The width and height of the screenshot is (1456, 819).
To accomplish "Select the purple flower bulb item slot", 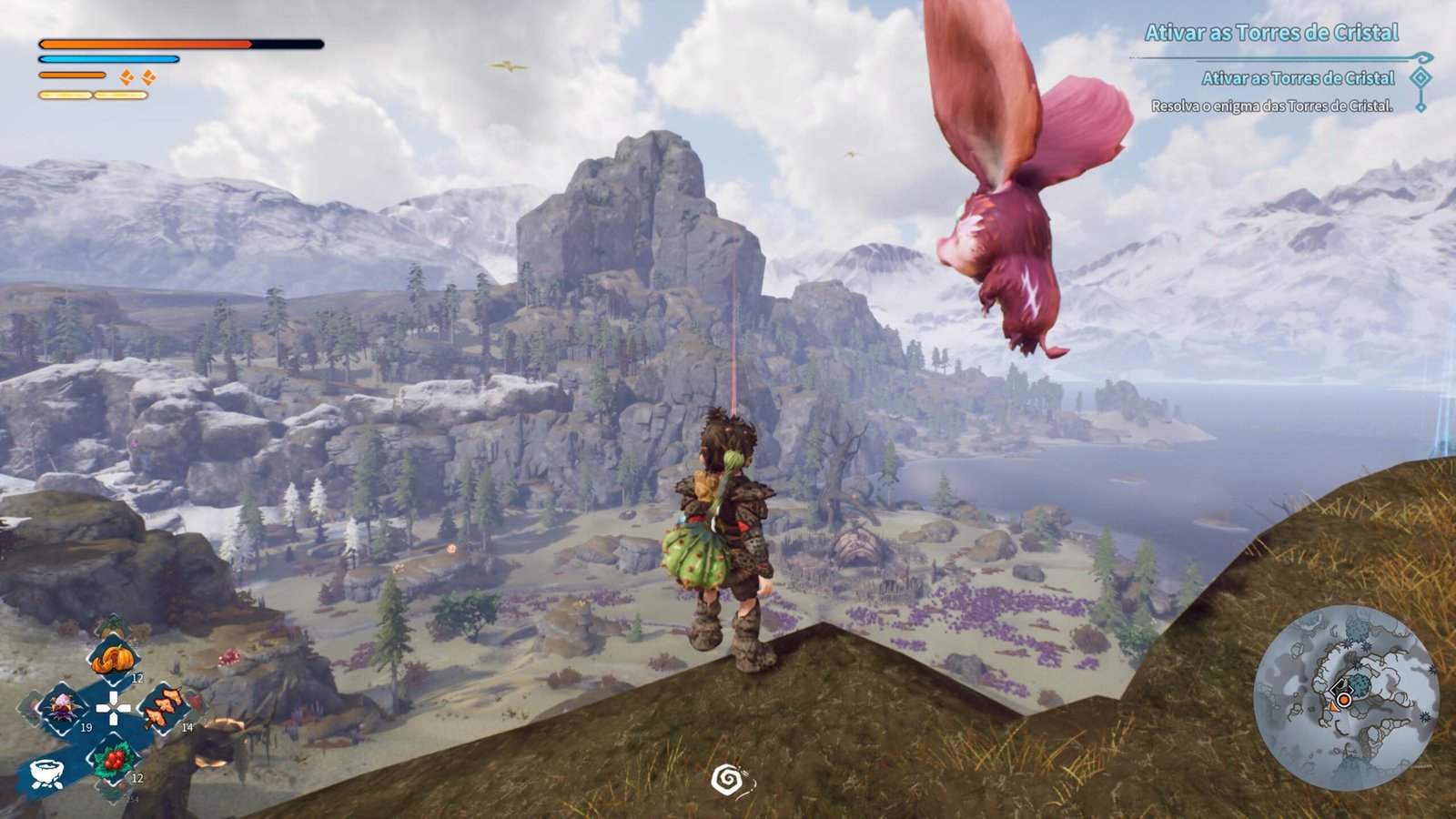I will 64,707.
